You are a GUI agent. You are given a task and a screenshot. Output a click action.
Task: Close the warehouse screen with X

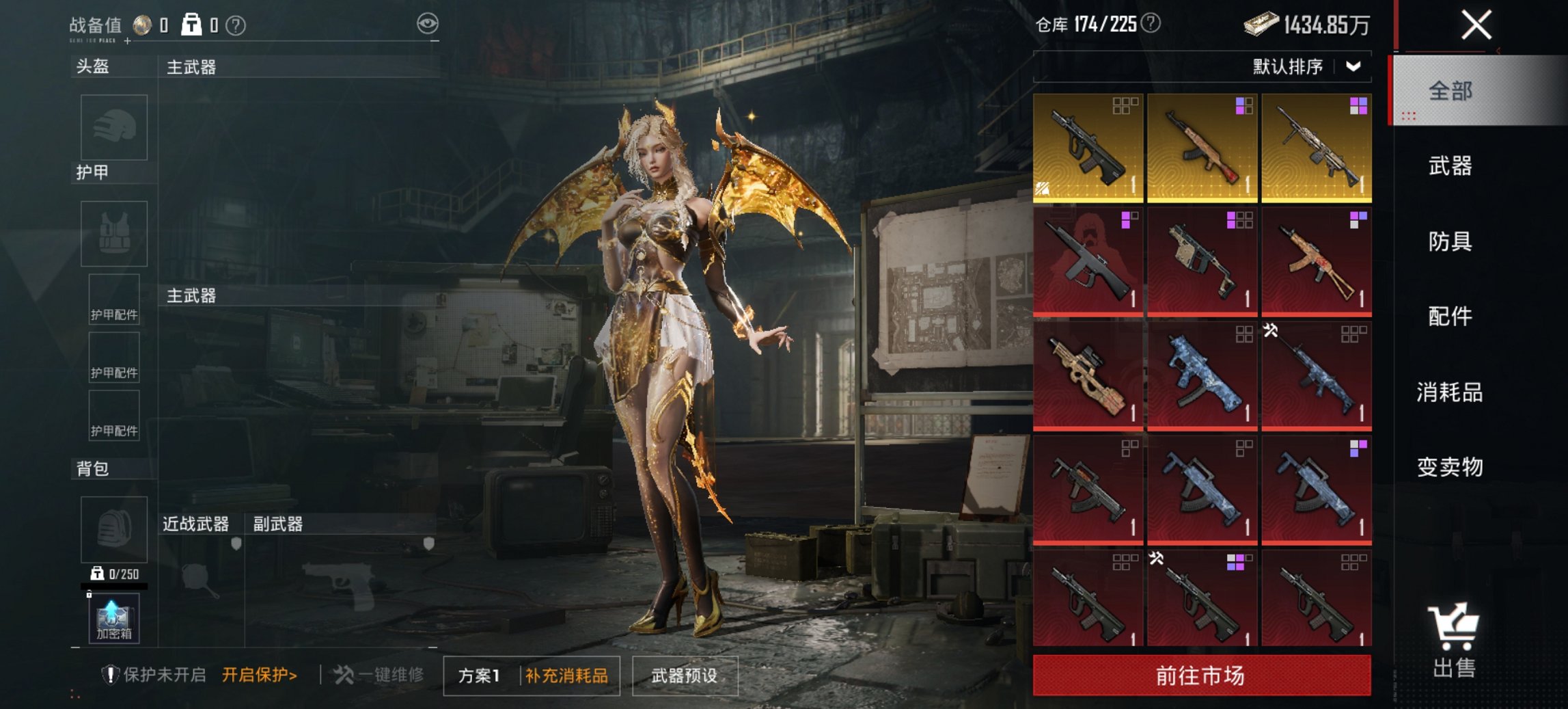(1476, 26)
